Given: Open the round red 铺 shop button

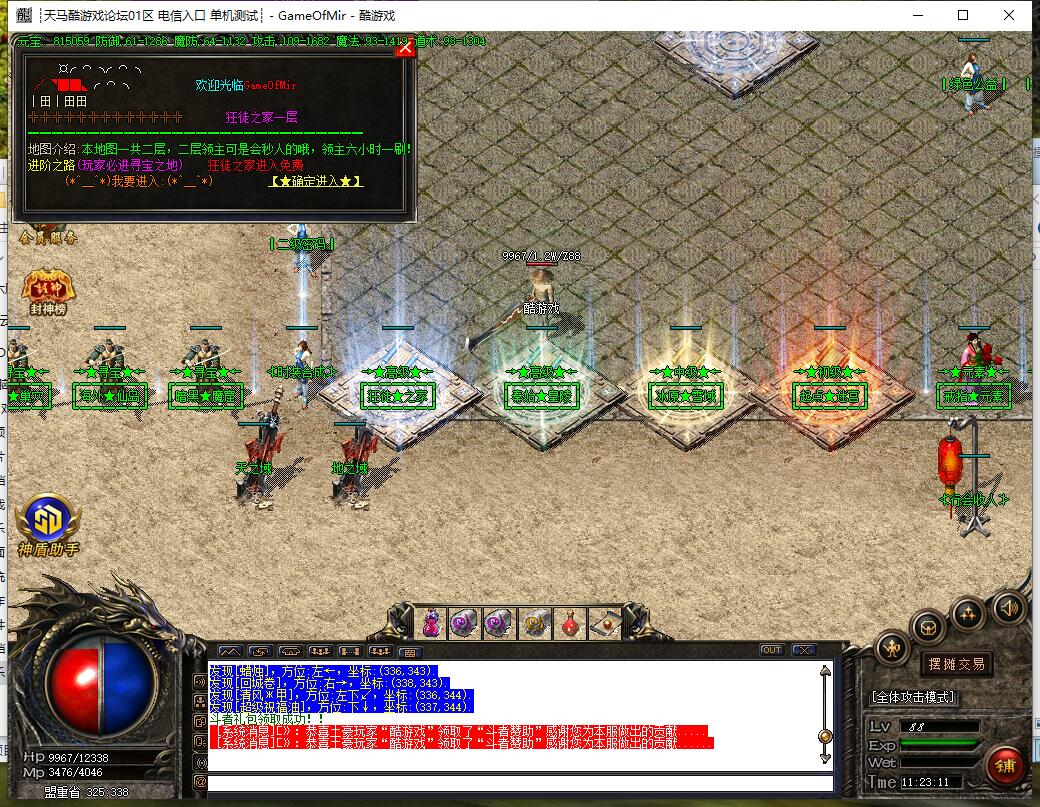Looking at the screenshot, I should click(x=1005, y=766).
